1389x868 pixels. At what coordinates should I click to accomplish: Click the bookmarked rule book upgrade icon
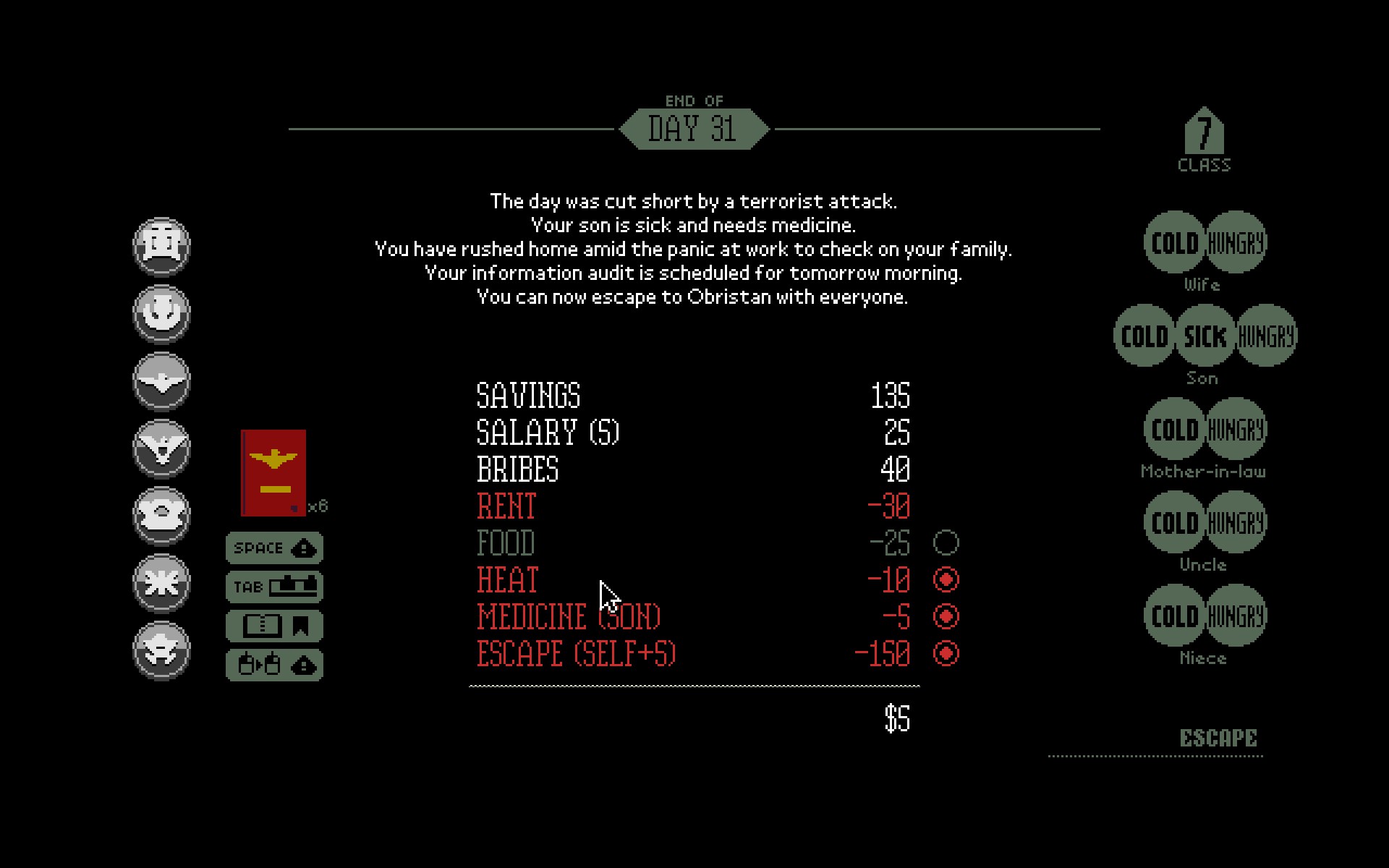coord(275,626)
